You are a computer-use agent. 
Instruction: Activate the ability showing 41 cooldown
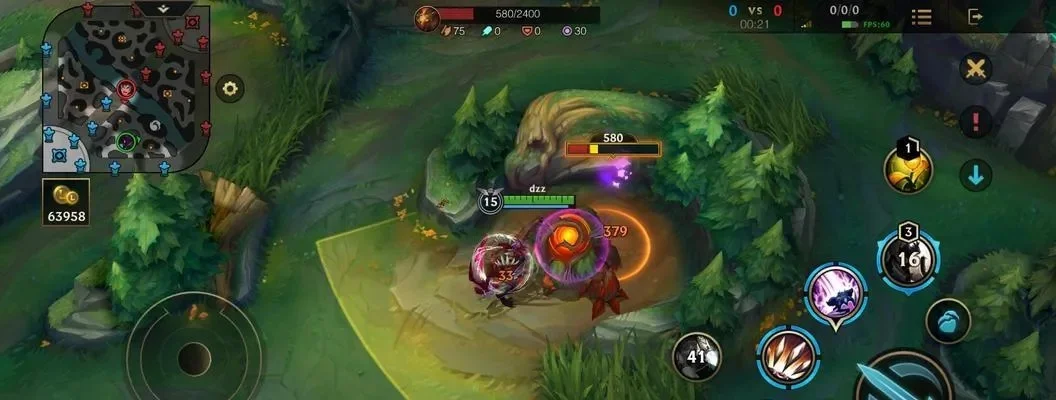click(697, 355)
